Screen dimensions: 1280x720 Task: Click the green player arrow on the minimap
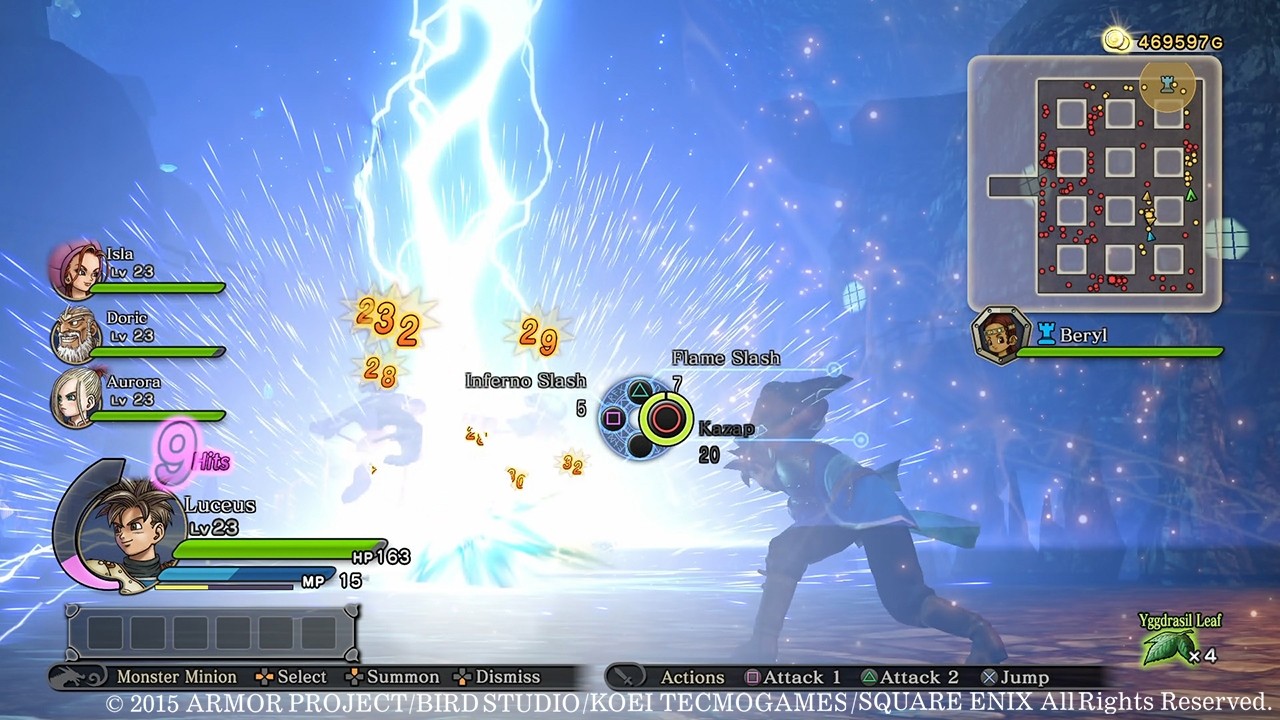coord(1192,195)
